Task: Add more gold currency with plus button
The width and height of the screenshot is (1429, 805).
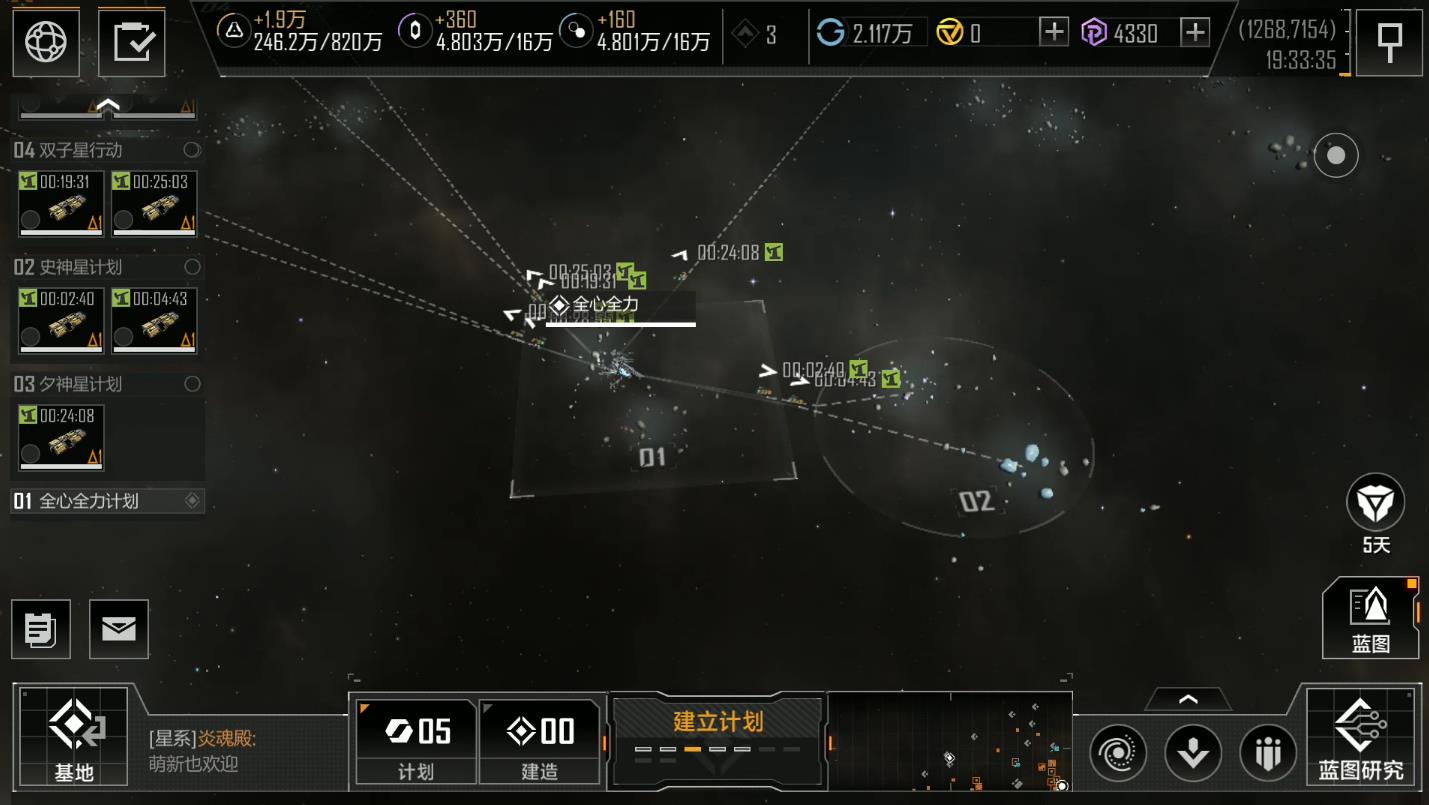Action: 1054,33
